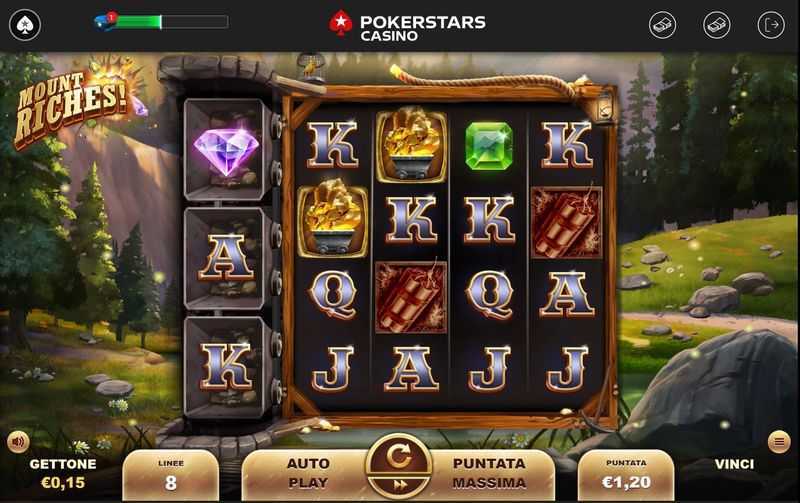The height and width of the screenshot is (503, 800).
Task: Open the cashier chips icon
Action: click(663, 24)
